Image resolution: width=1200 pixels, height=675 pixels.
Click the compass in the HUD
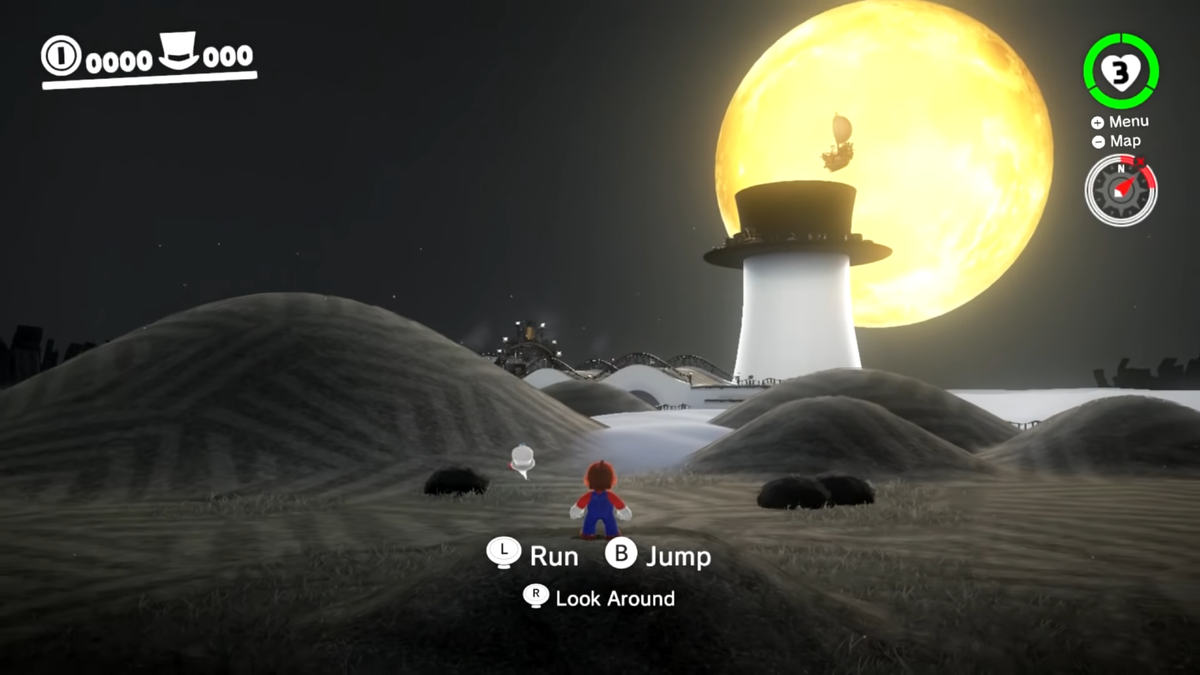click(x=1121, y=190)
